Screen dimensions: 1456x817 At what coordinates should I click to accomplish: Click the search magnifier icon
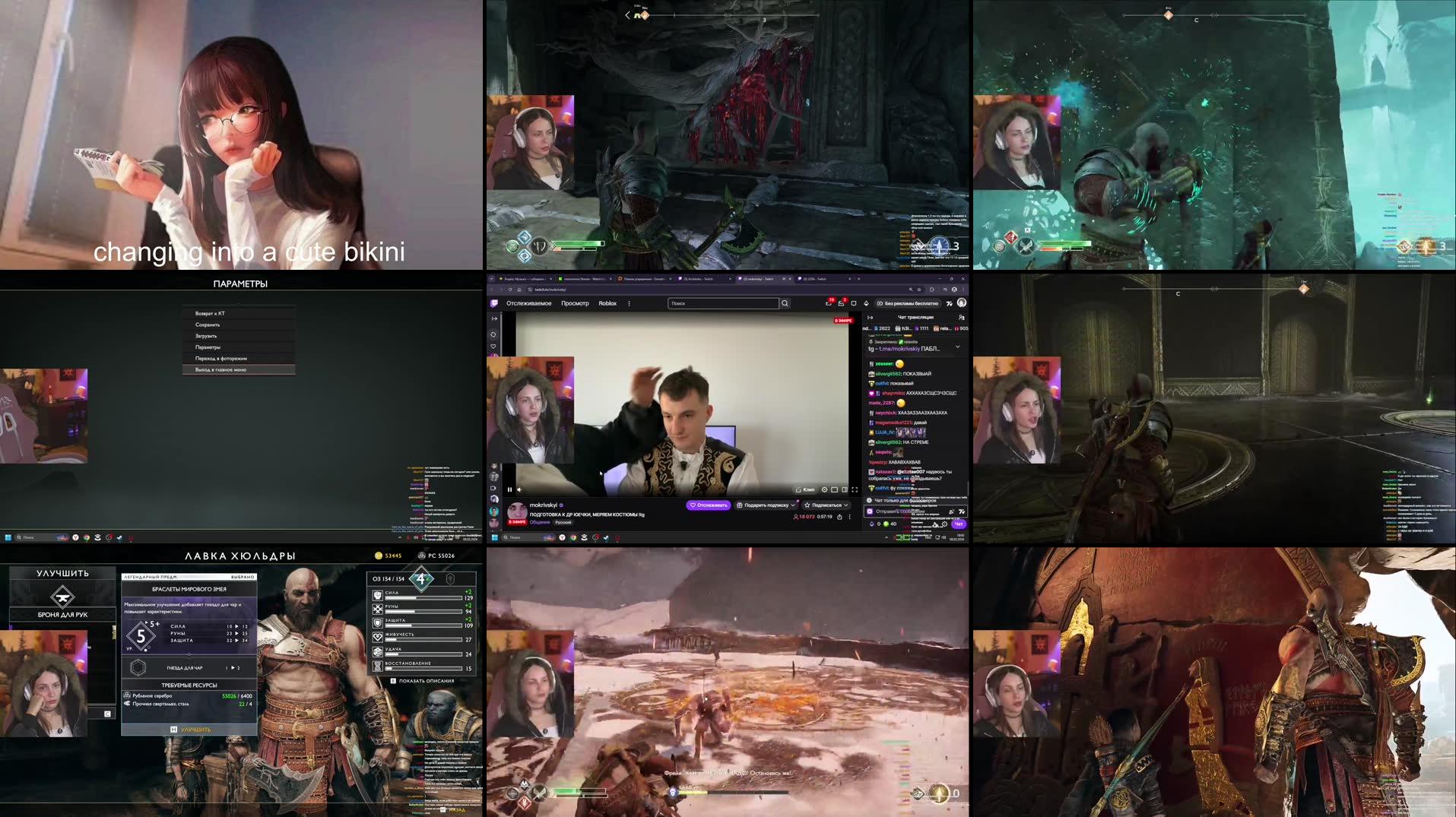[785, 303]
